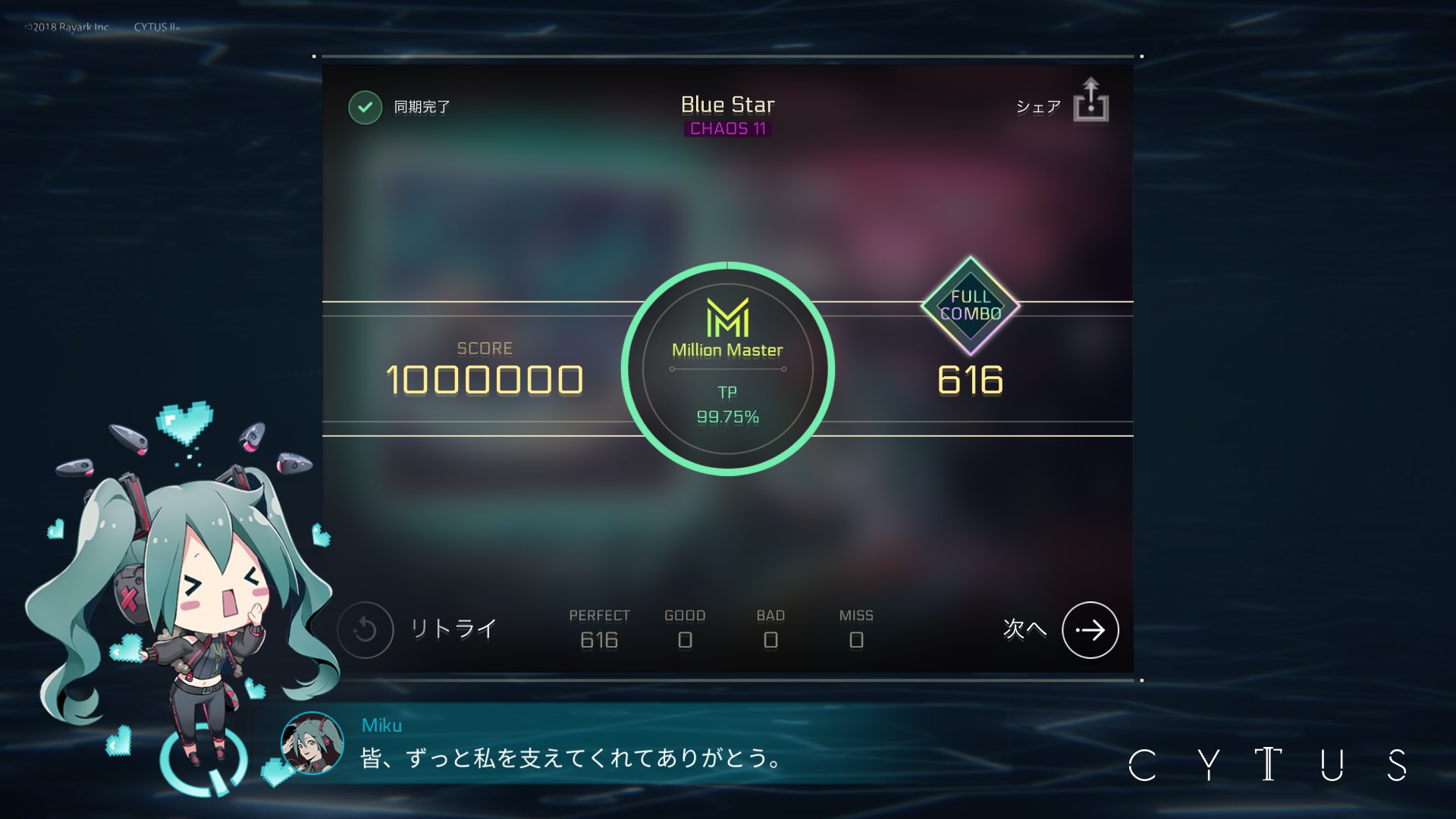Click the 次へ next button
The image size is (1456, 819).
(1090, 629)
